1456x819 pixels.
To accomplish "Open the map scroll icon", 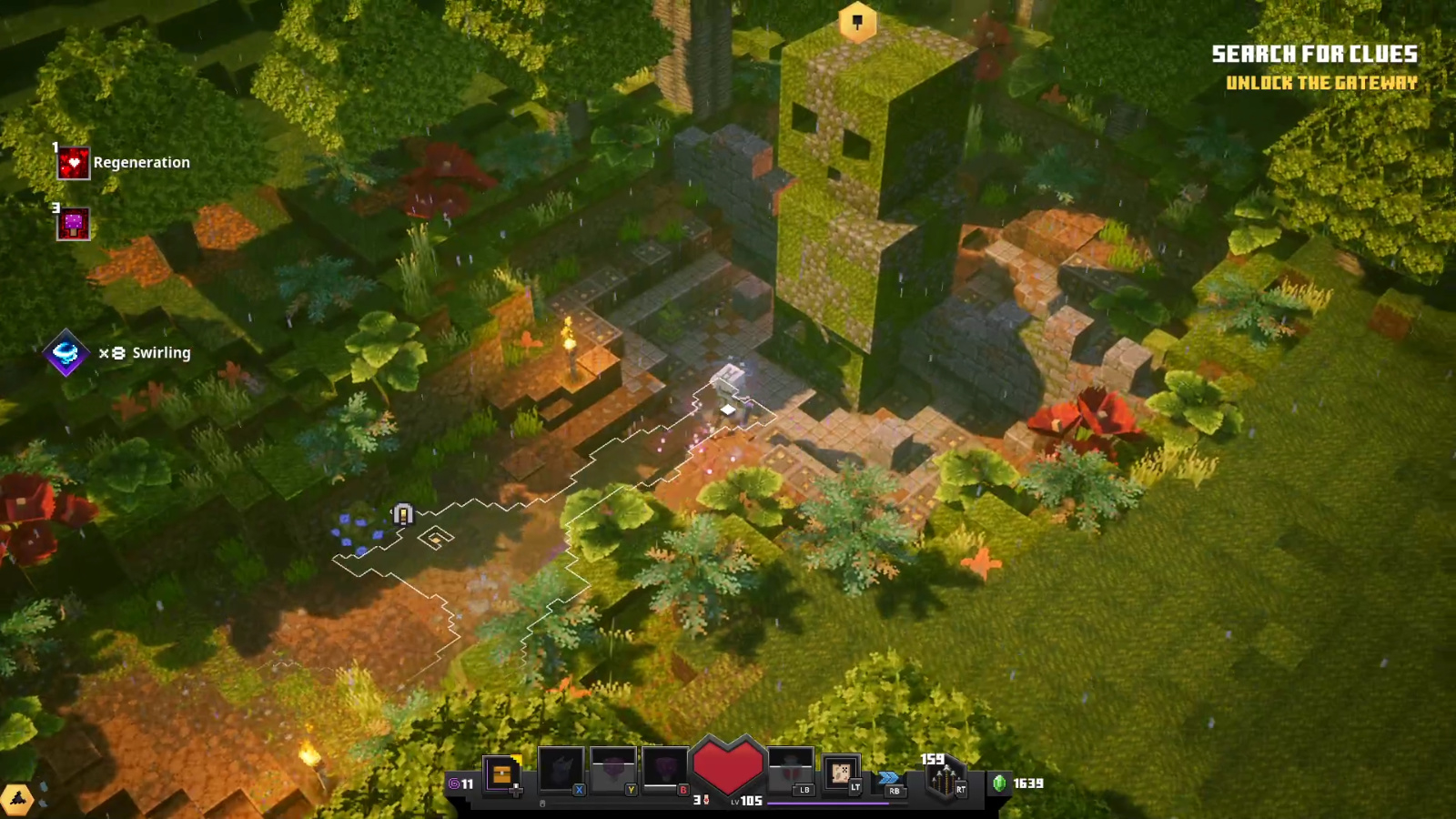I will tap(841, 773).
